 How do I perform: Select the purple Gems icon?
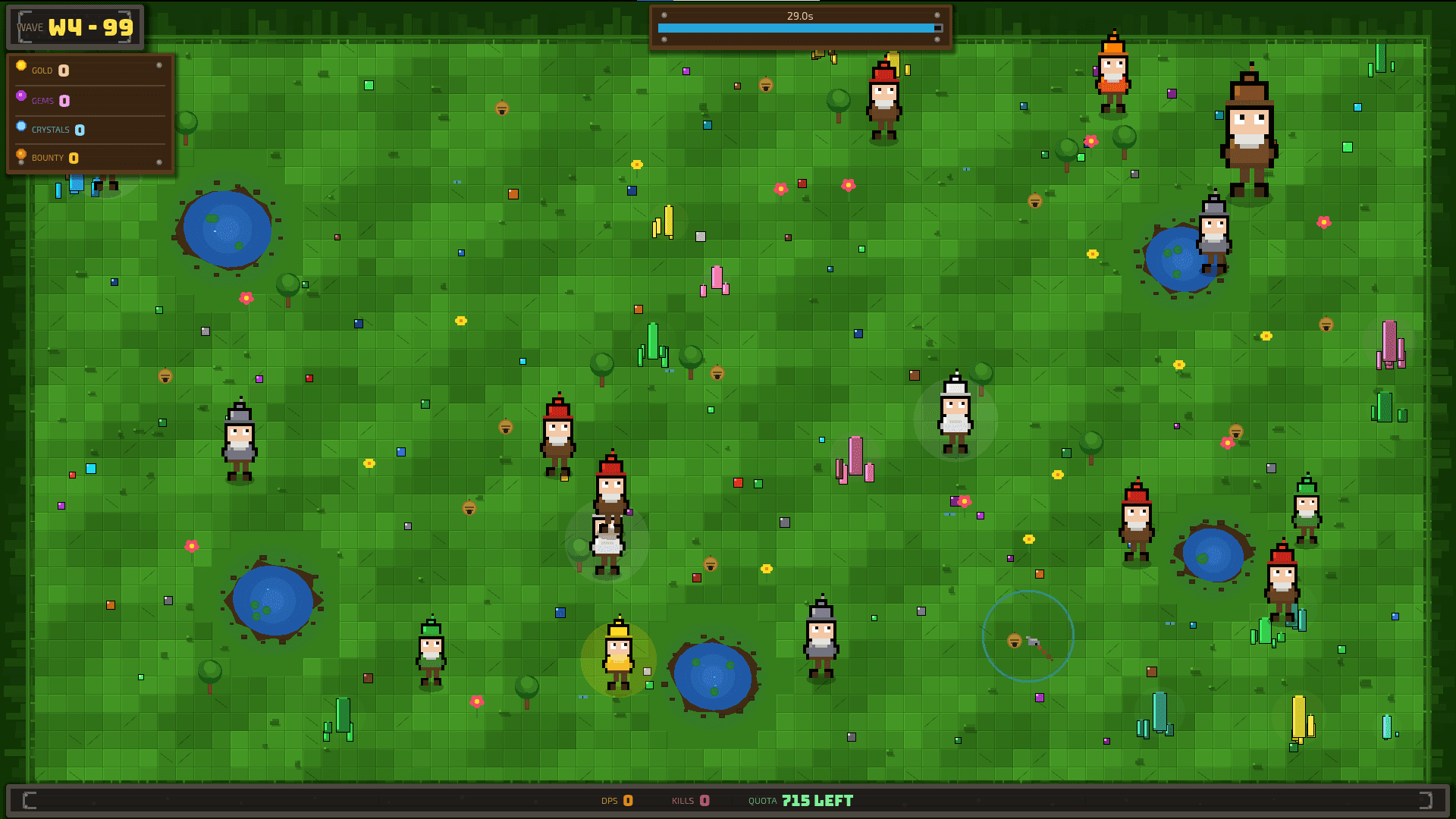[21, 95]
